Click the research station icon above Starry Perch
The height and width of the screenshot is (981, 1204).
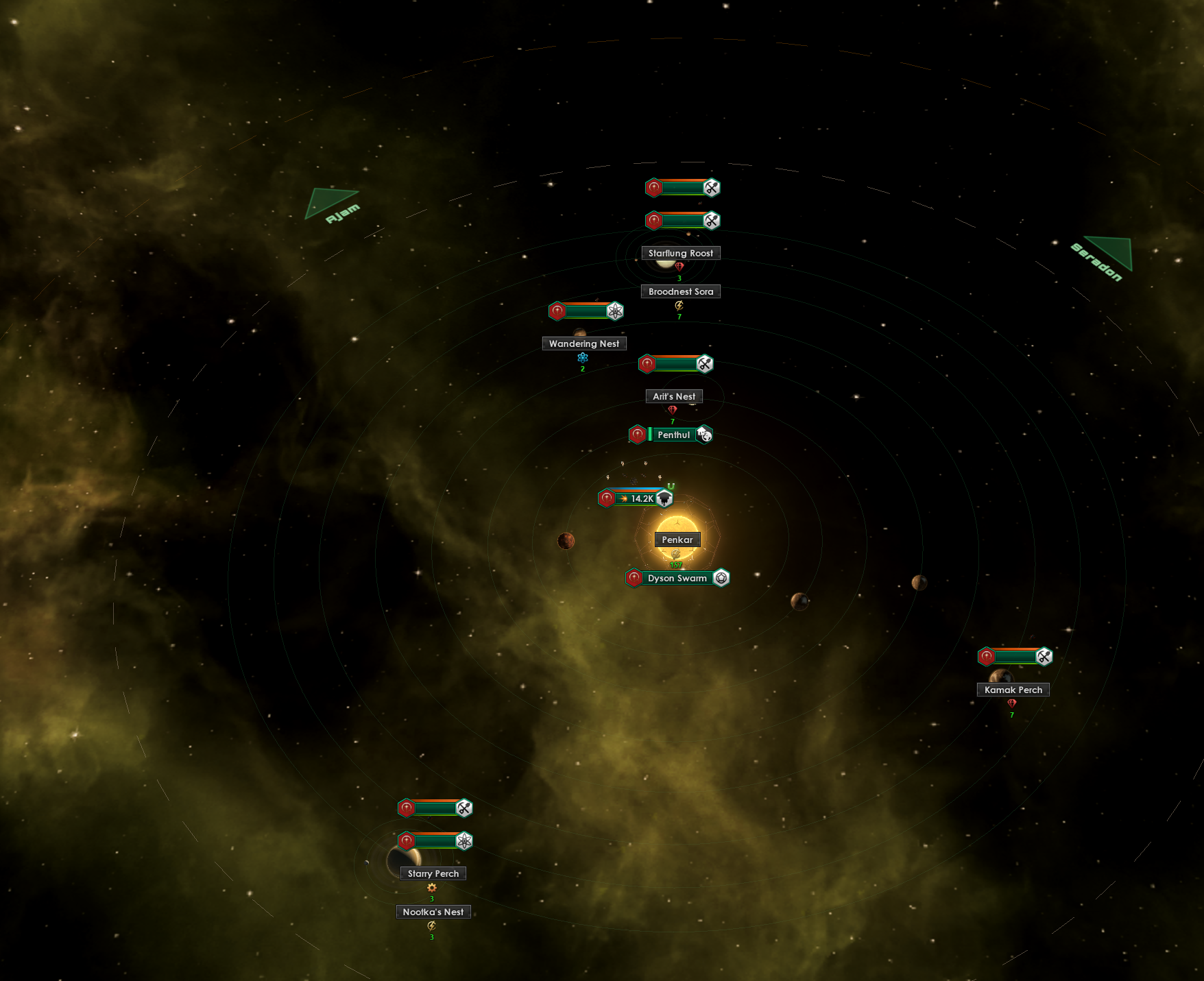coord(465,841)
